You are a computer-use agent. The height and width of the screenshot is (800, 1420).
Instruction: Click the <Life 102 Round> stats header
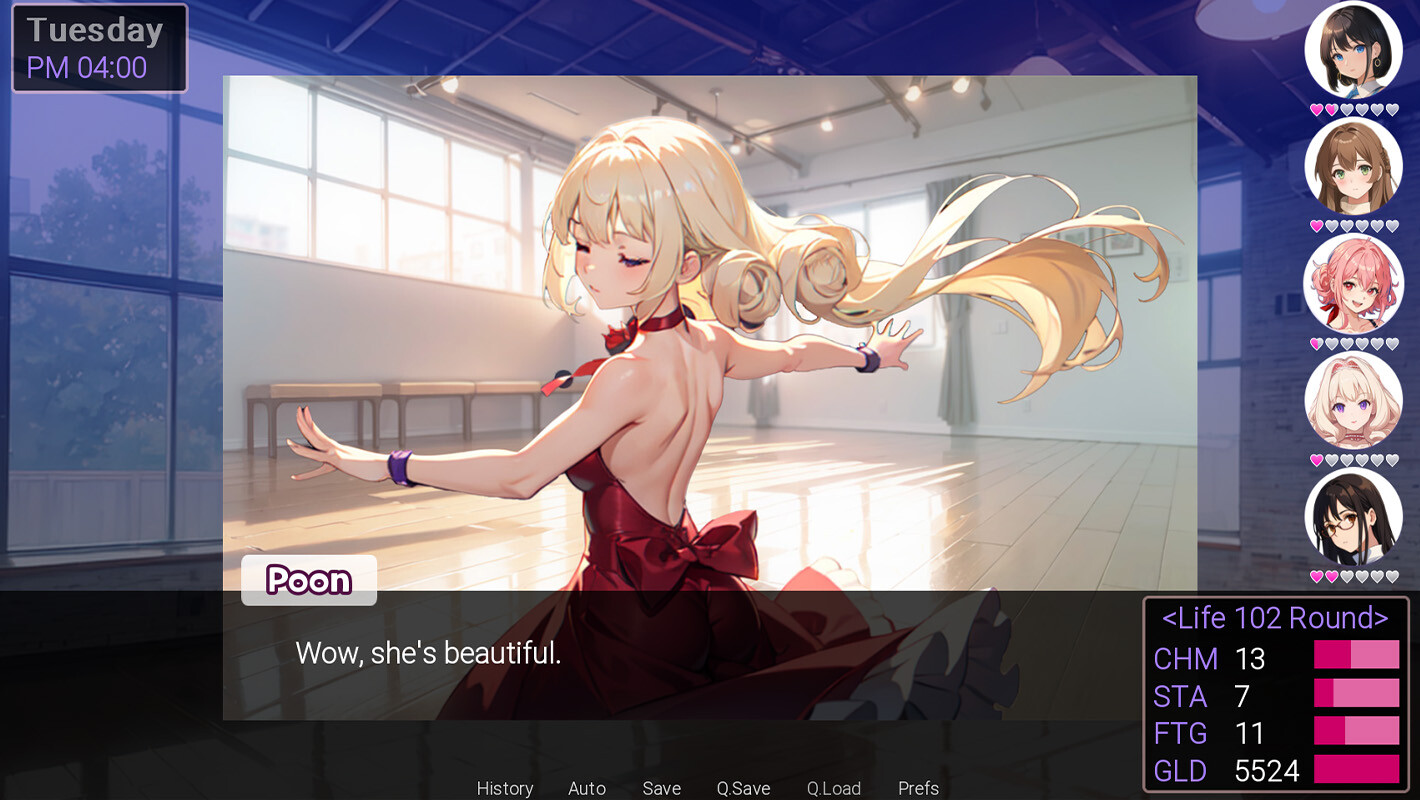[x=1277, y=618]
